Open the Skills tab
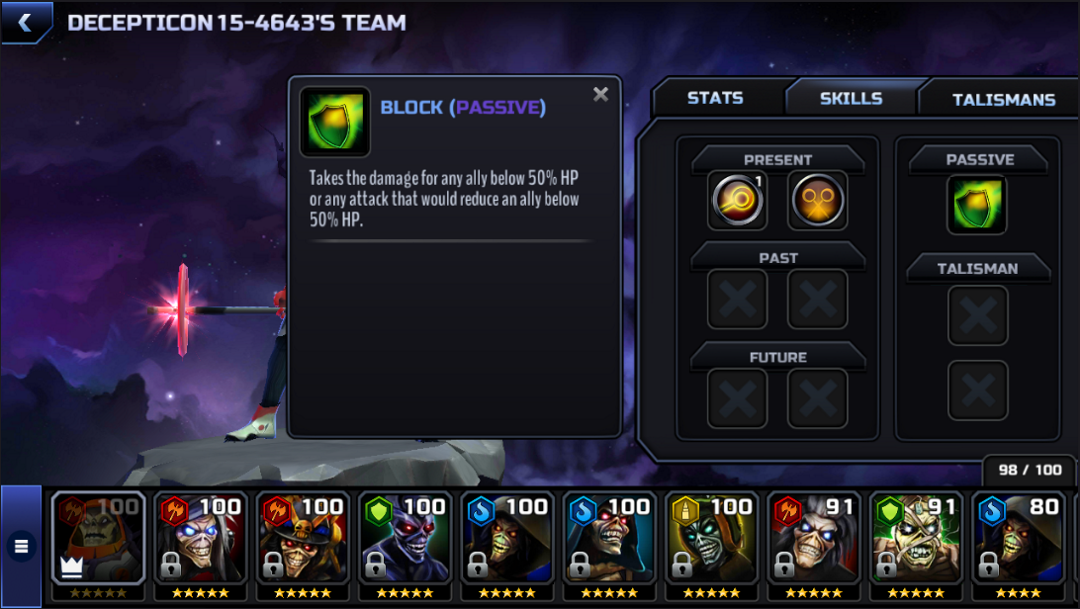The width and height of the screenshot is (1080, 609). tap(851, 98)
